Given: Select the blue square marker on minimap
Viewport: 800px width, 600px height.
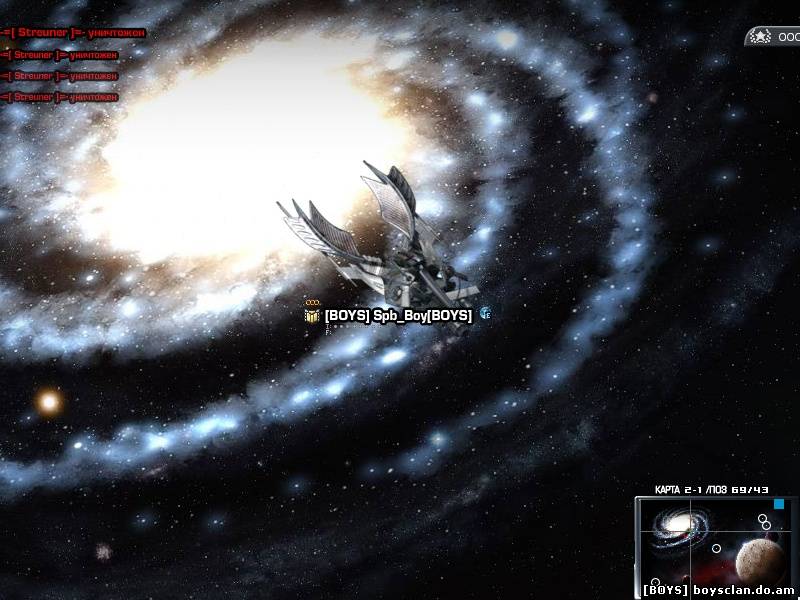Looking at the screenshot, I should (779, 504).
